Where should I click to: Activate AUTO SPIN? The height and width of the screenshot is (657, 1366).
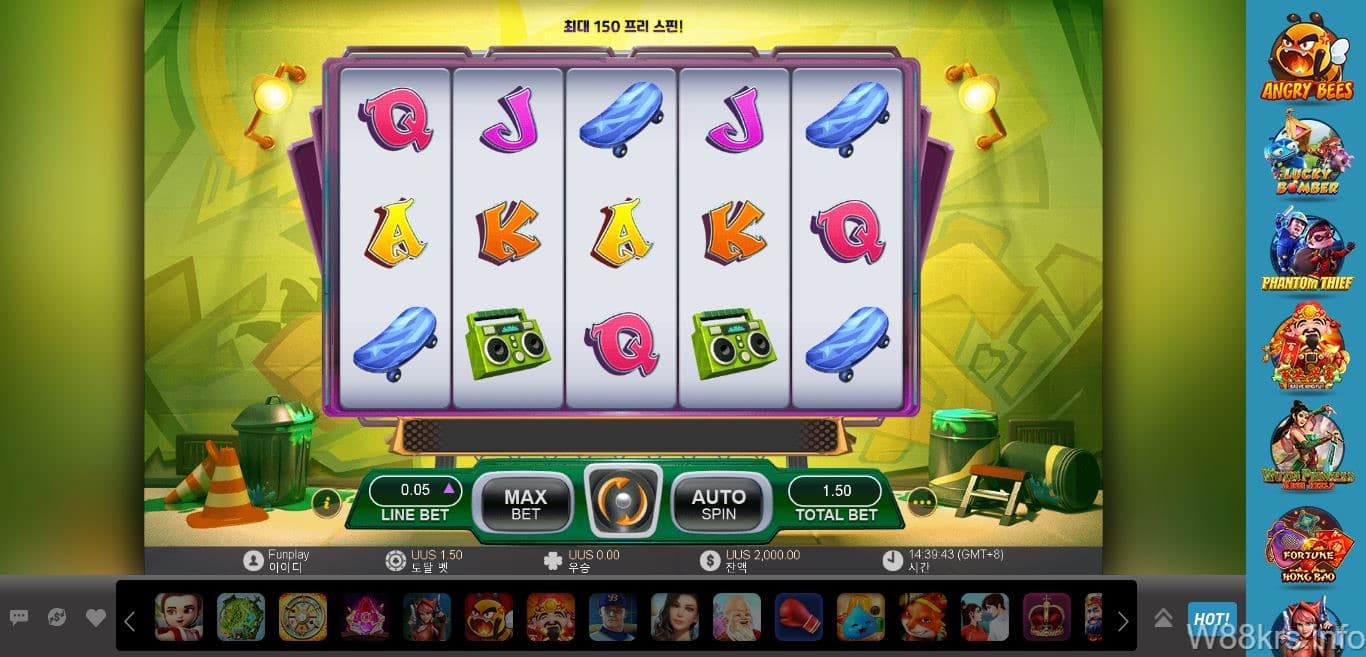(718, 503)
